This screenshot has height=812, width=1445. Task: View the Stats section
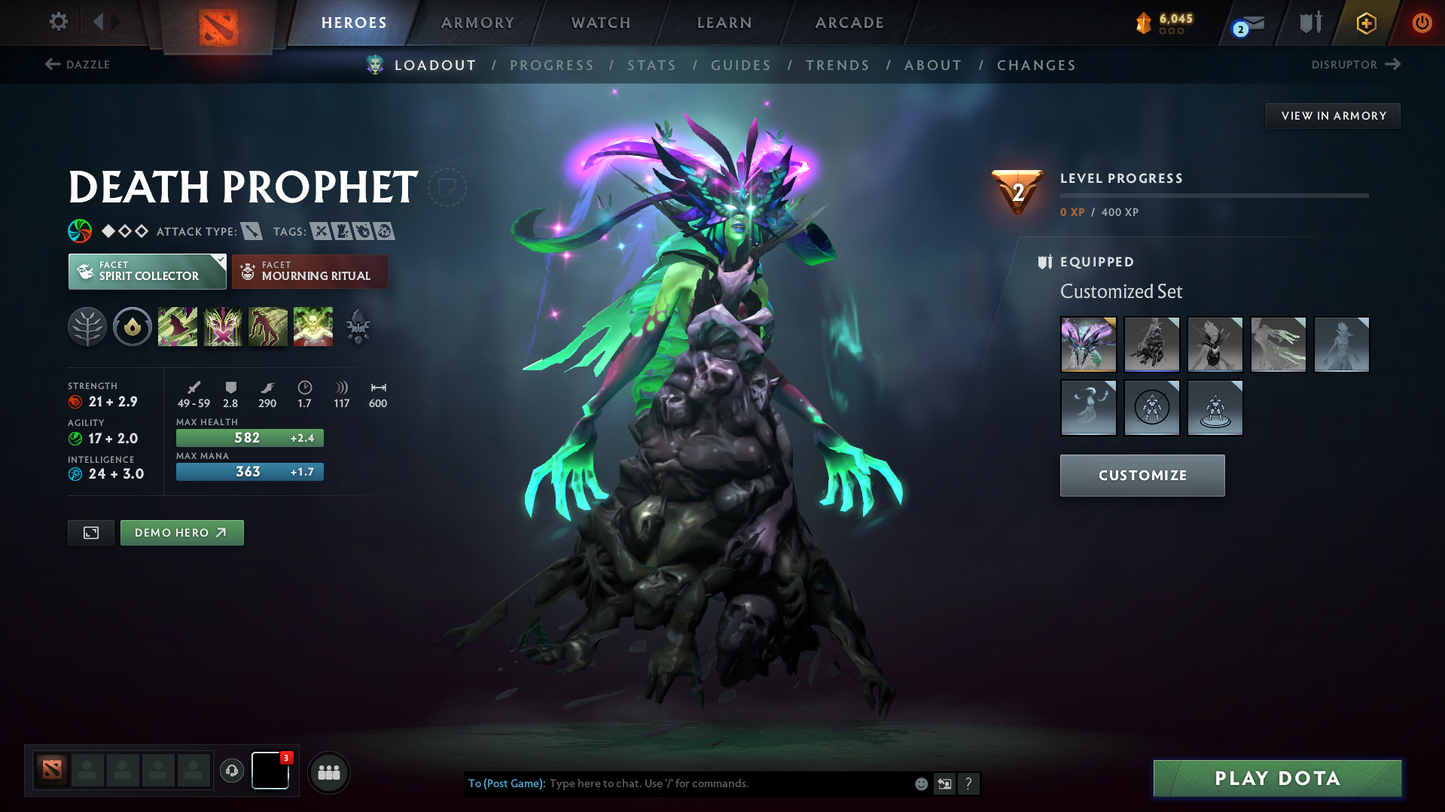(651, 65)
